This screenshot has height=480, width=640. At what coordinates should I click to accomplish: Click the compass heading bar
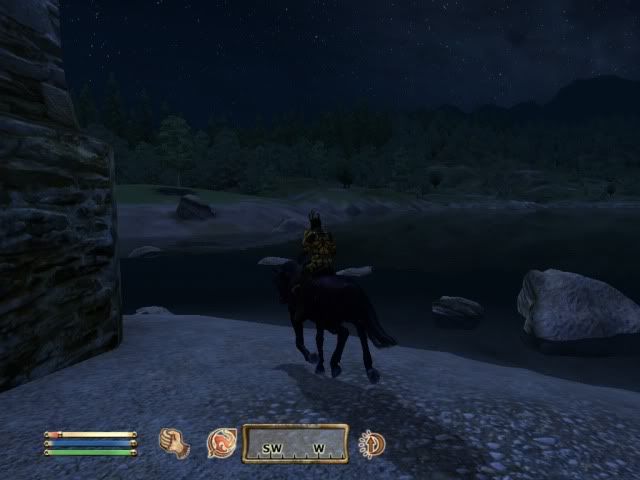pos(295,444)
